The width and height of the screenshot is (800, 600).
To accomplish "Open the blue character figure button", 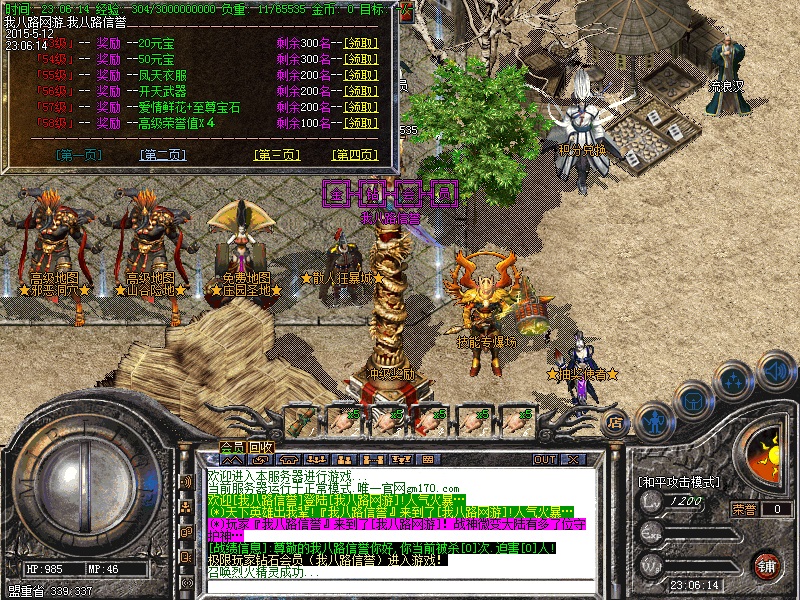I will (652, 421).
